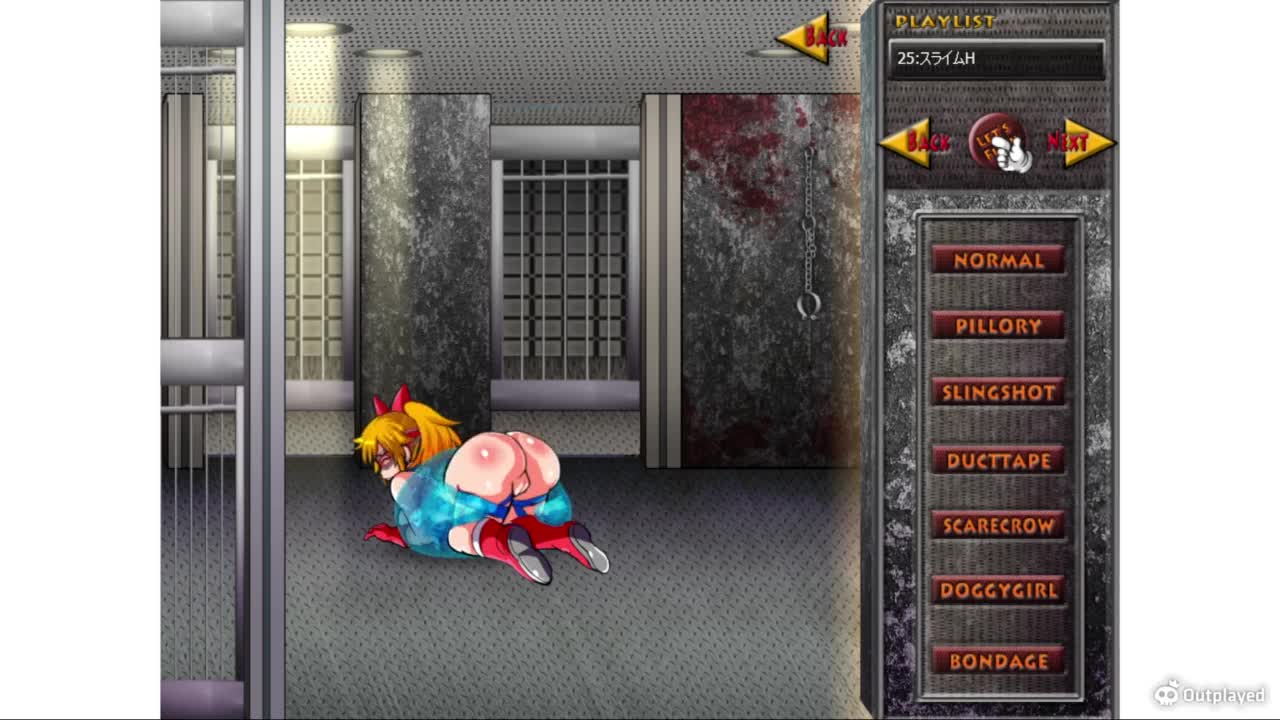Pick the DUCTTAPE entry

pyautogui.click(x=997, y=460)
